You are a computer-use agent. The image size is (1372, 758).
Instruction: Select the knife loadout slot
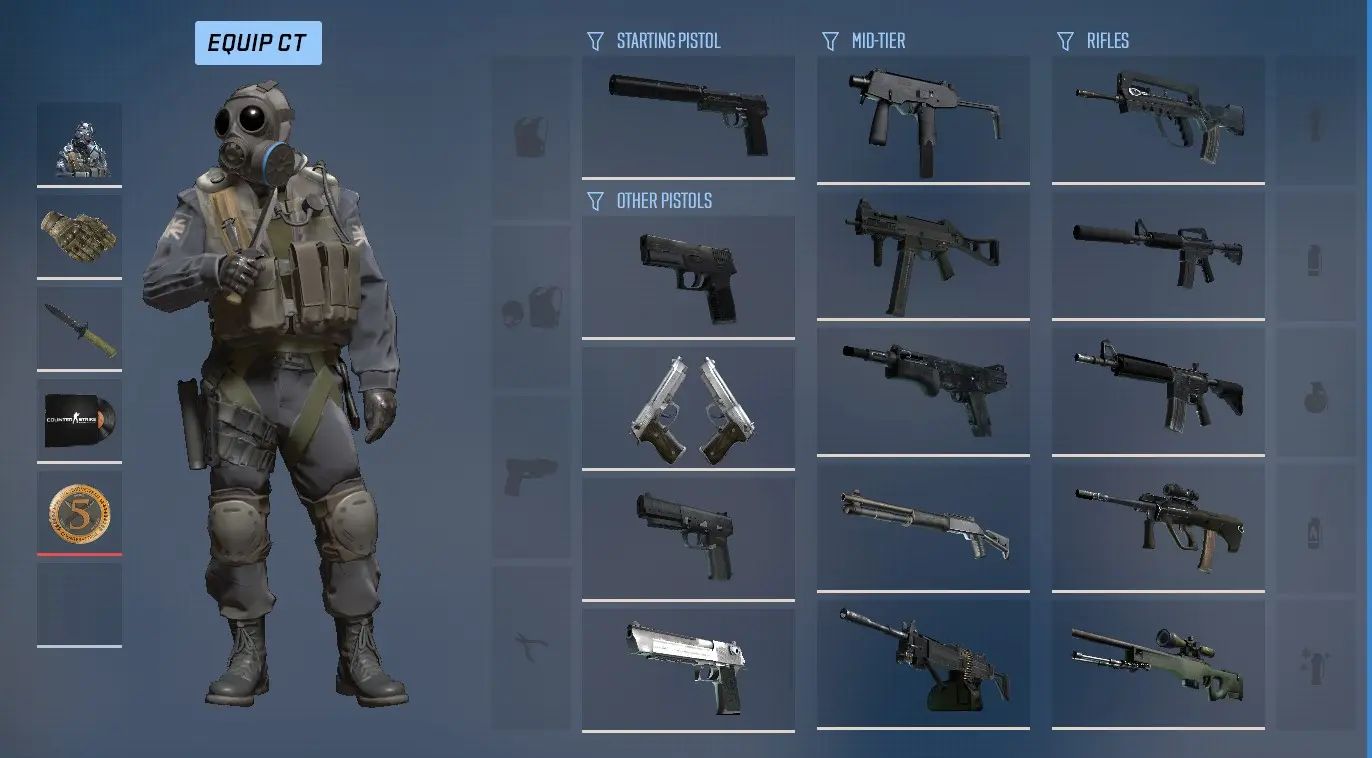click(79, 327)
